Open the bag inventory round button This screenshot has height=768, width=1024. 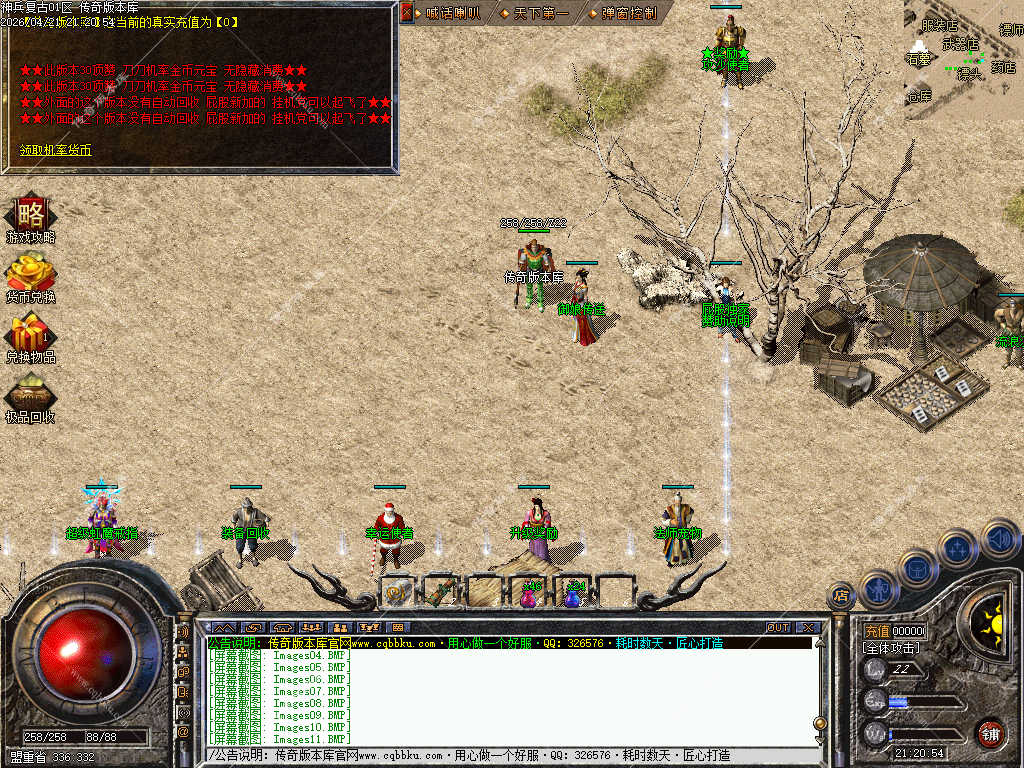click(917, 568)
